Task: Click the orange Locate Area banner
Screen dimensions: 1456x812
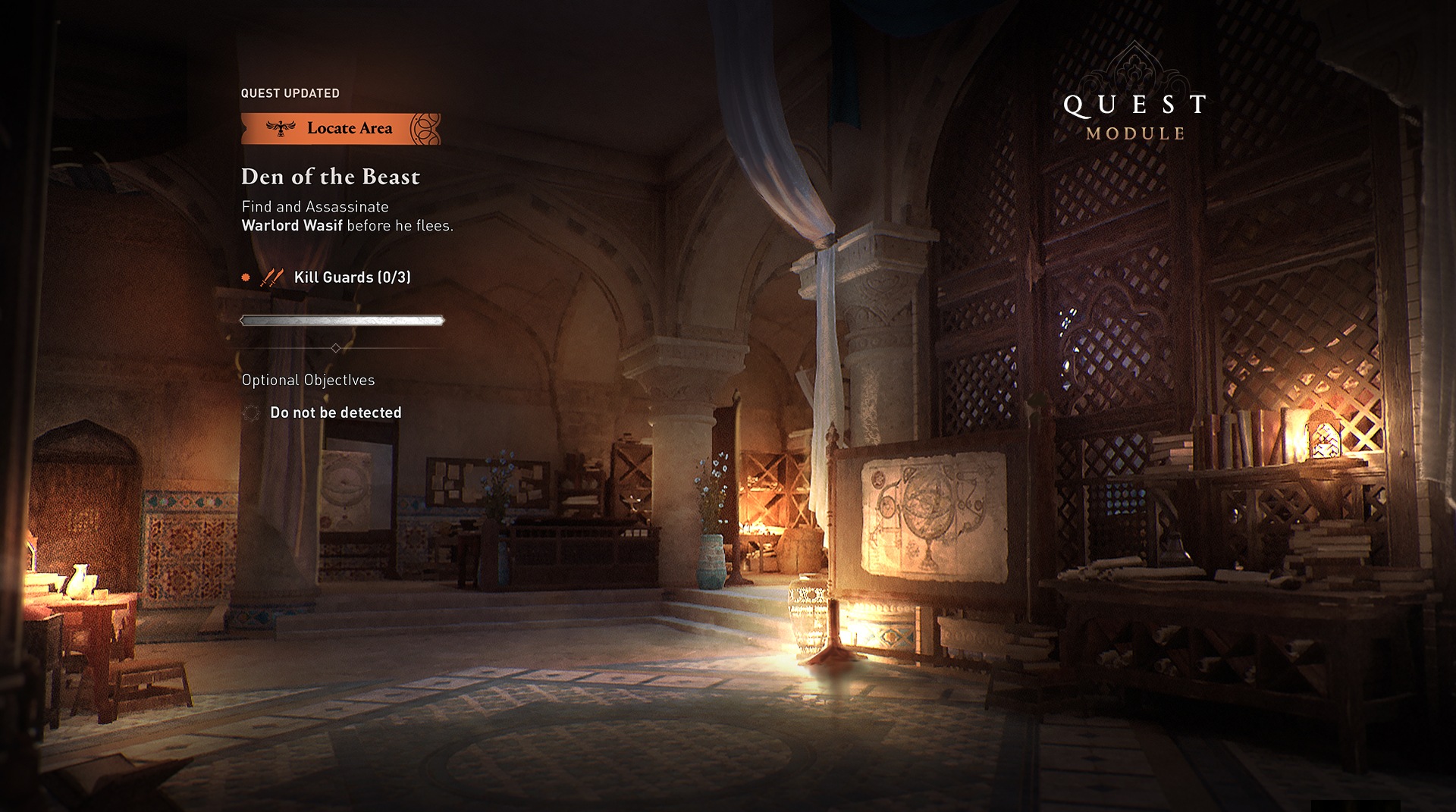Action: click(x=340, y=129)
